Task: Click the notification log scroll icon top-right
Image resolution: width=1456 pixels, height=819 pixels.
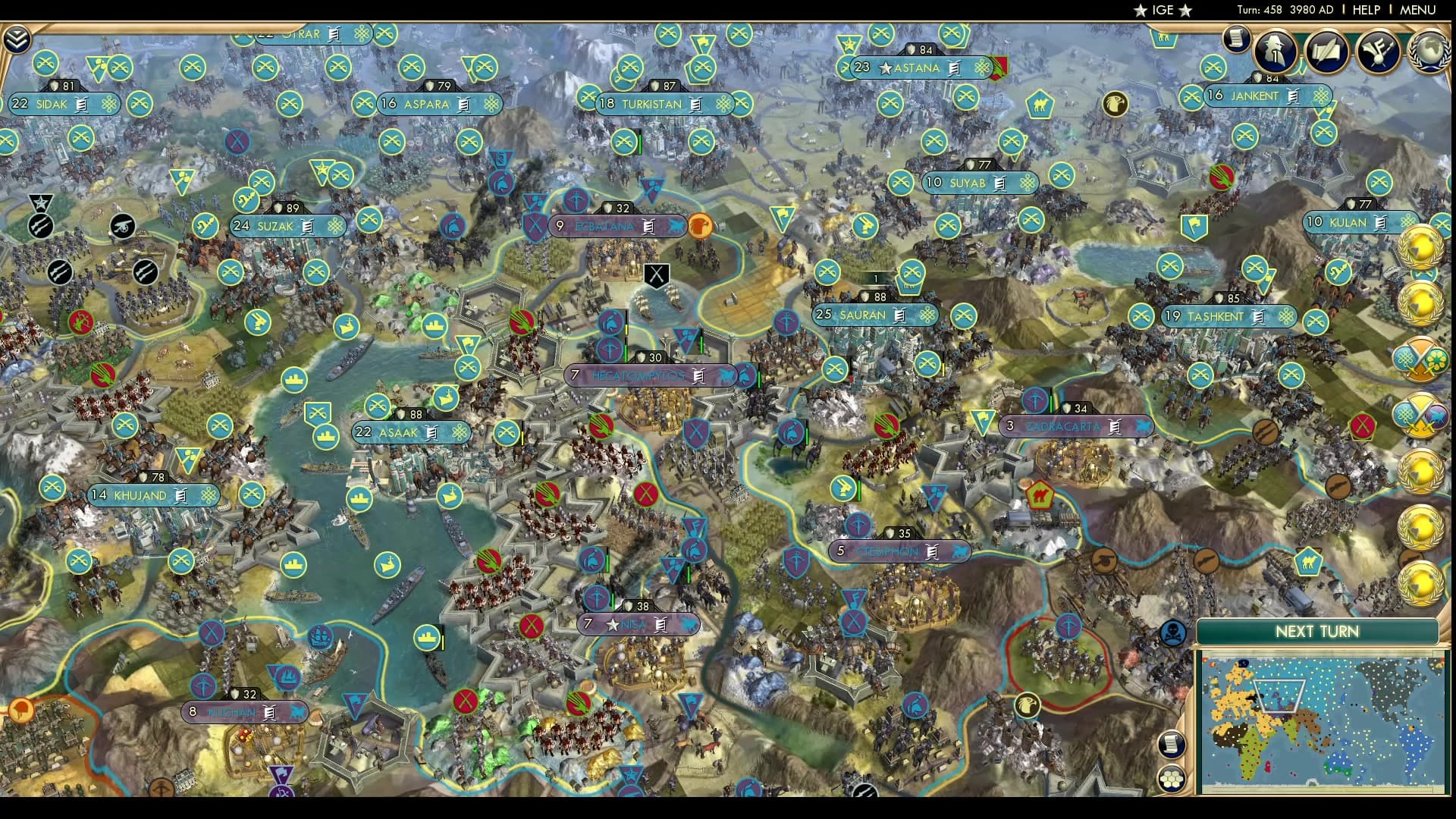Action: point(1236,38)
